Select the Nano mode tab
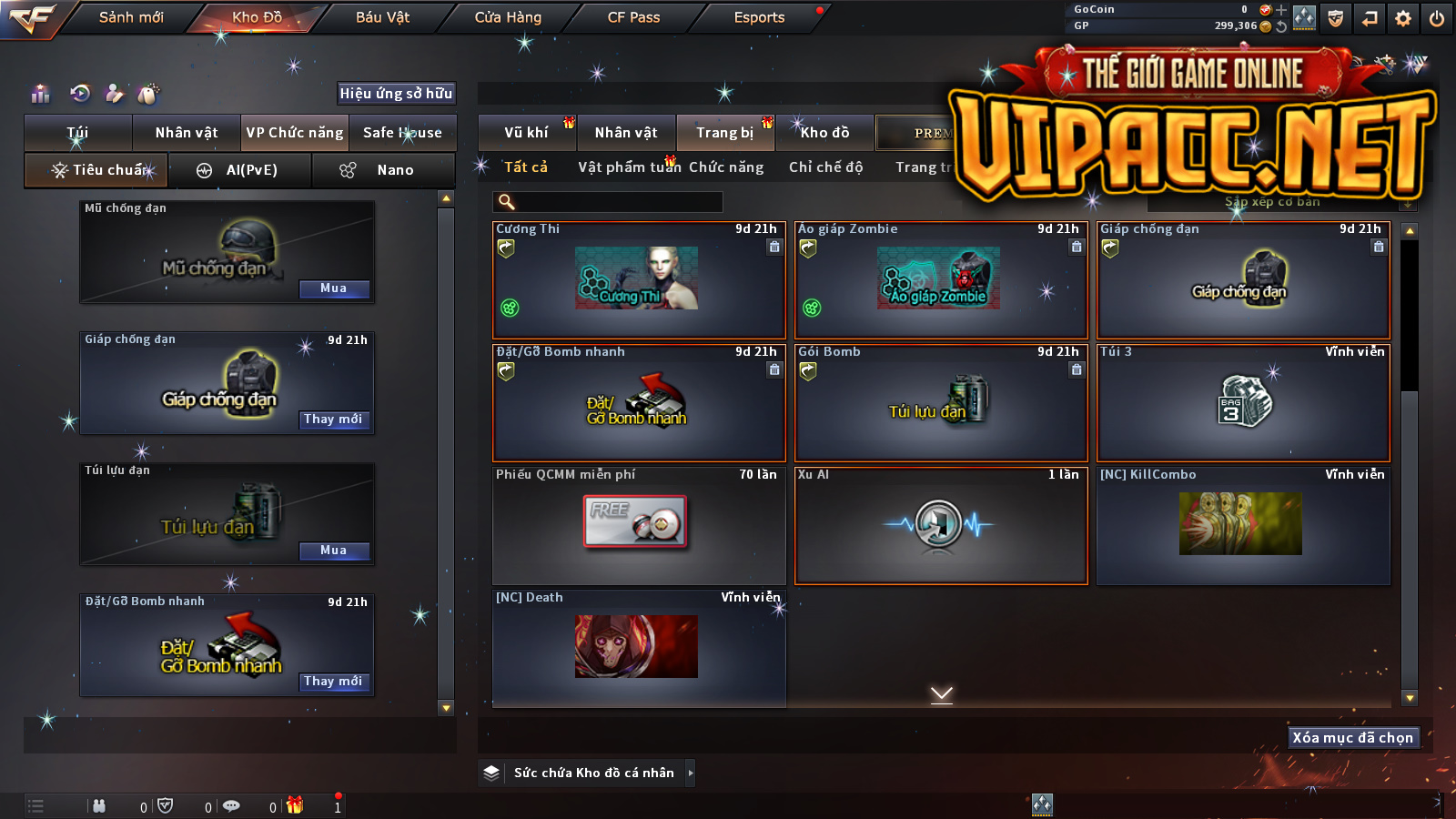 pyautogui.click(x=383, y=170)
